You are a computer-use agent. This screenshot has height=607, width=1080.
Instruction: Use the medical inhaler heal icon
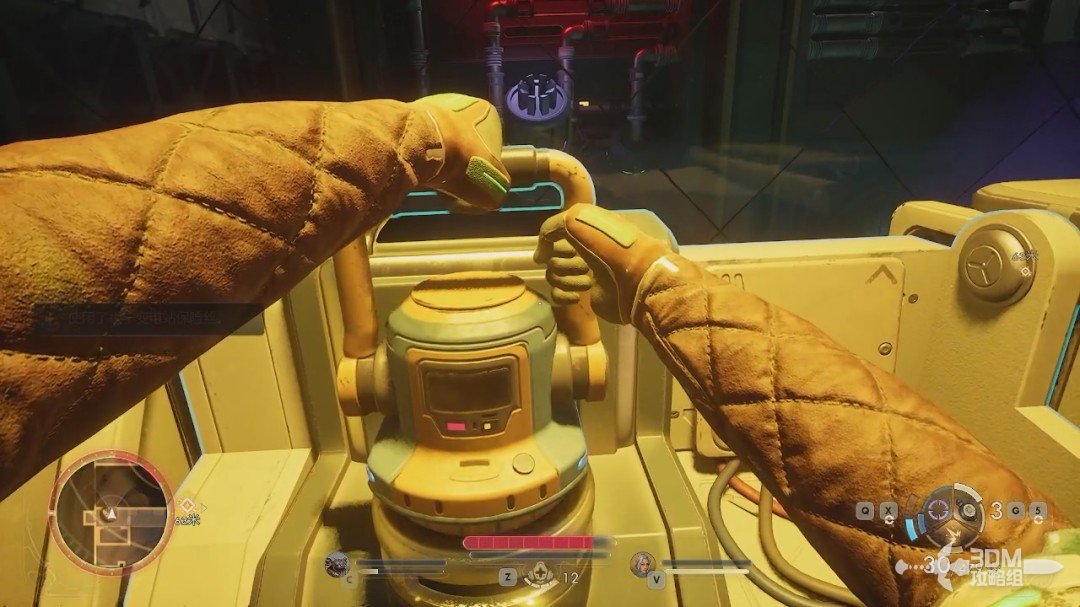click(x=540, y=574)
